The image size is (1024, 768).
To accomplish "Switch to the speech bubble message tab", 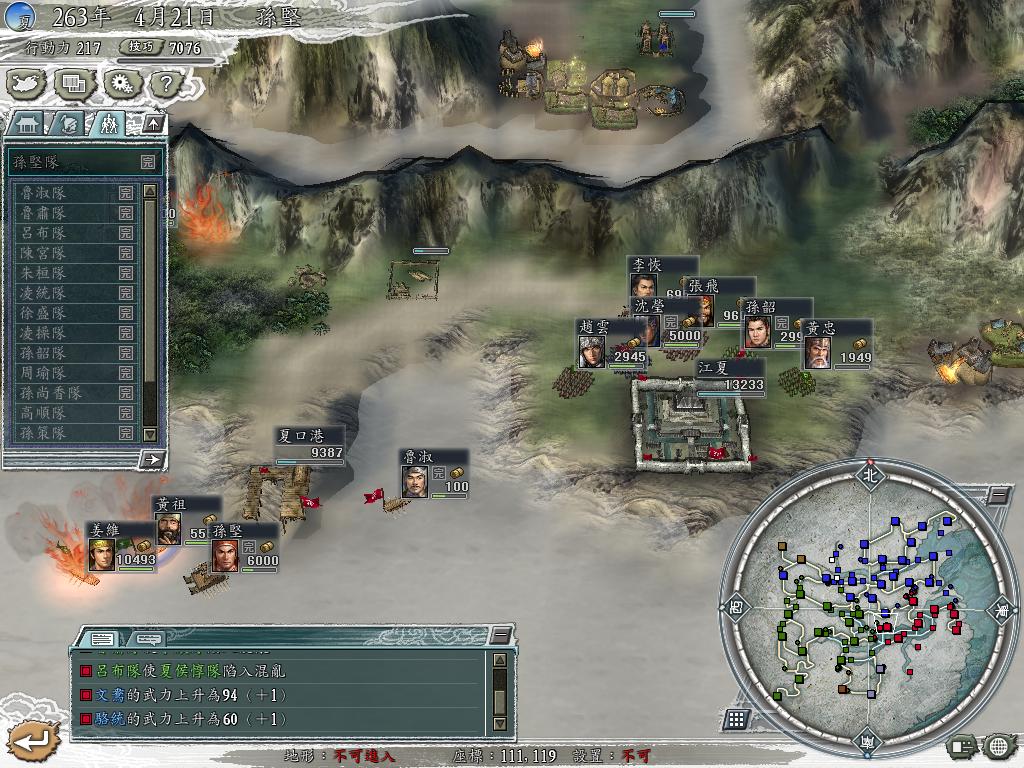I will click(x=148, y=638).
